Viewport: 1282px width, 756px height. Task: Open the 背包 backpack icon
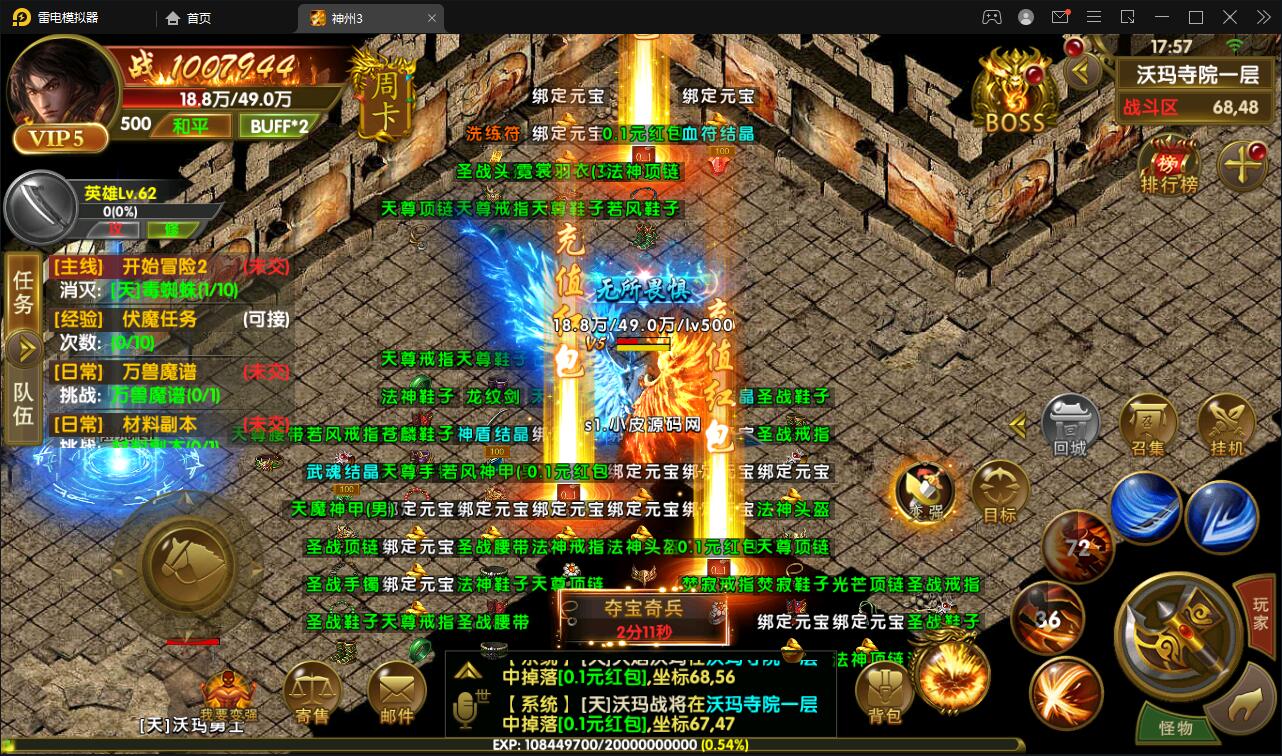point(885,690)
